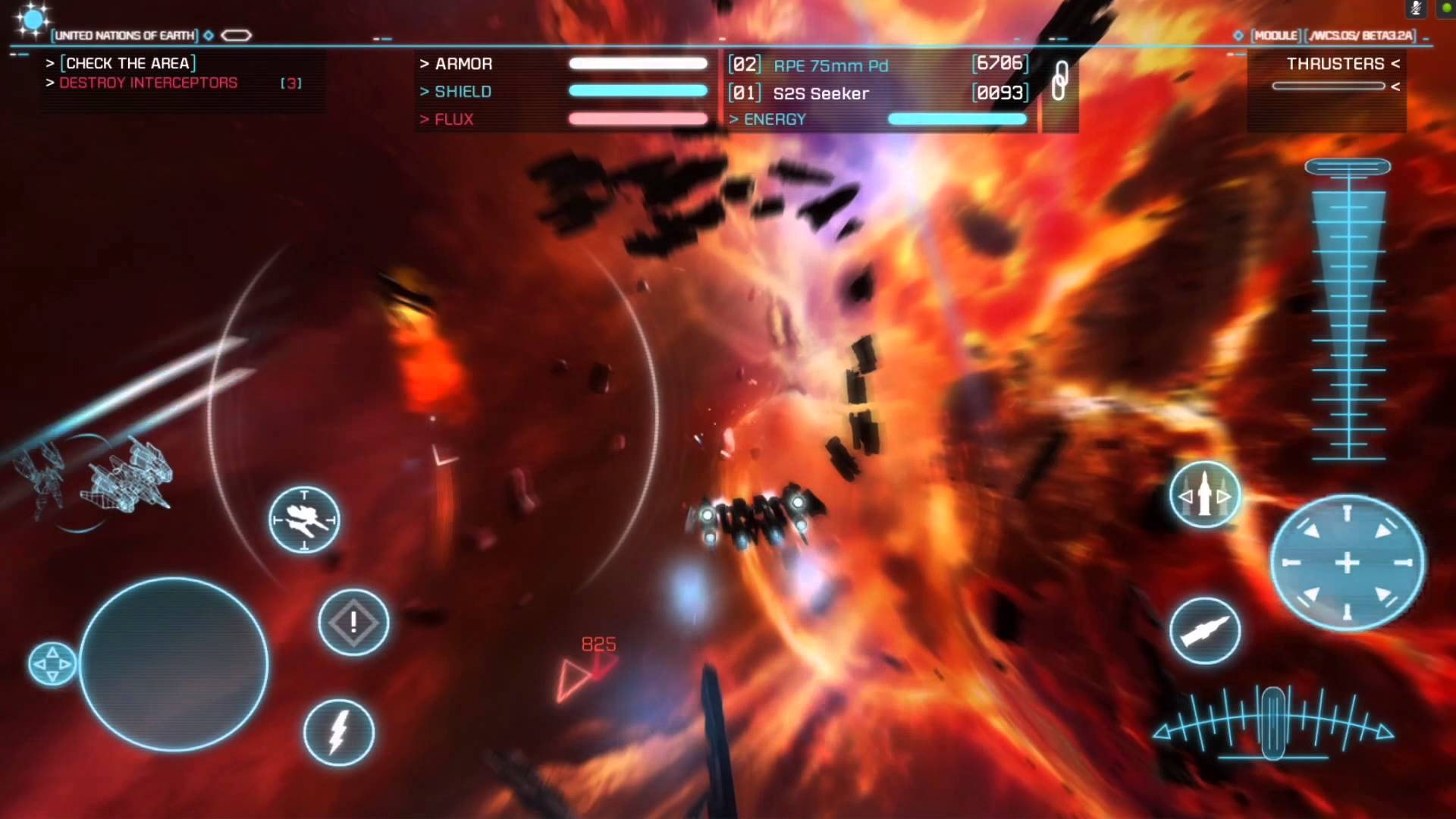1456x819 pixels.
Task: Fire the primary weapon crosshair button
Action: click(1347, 563)
